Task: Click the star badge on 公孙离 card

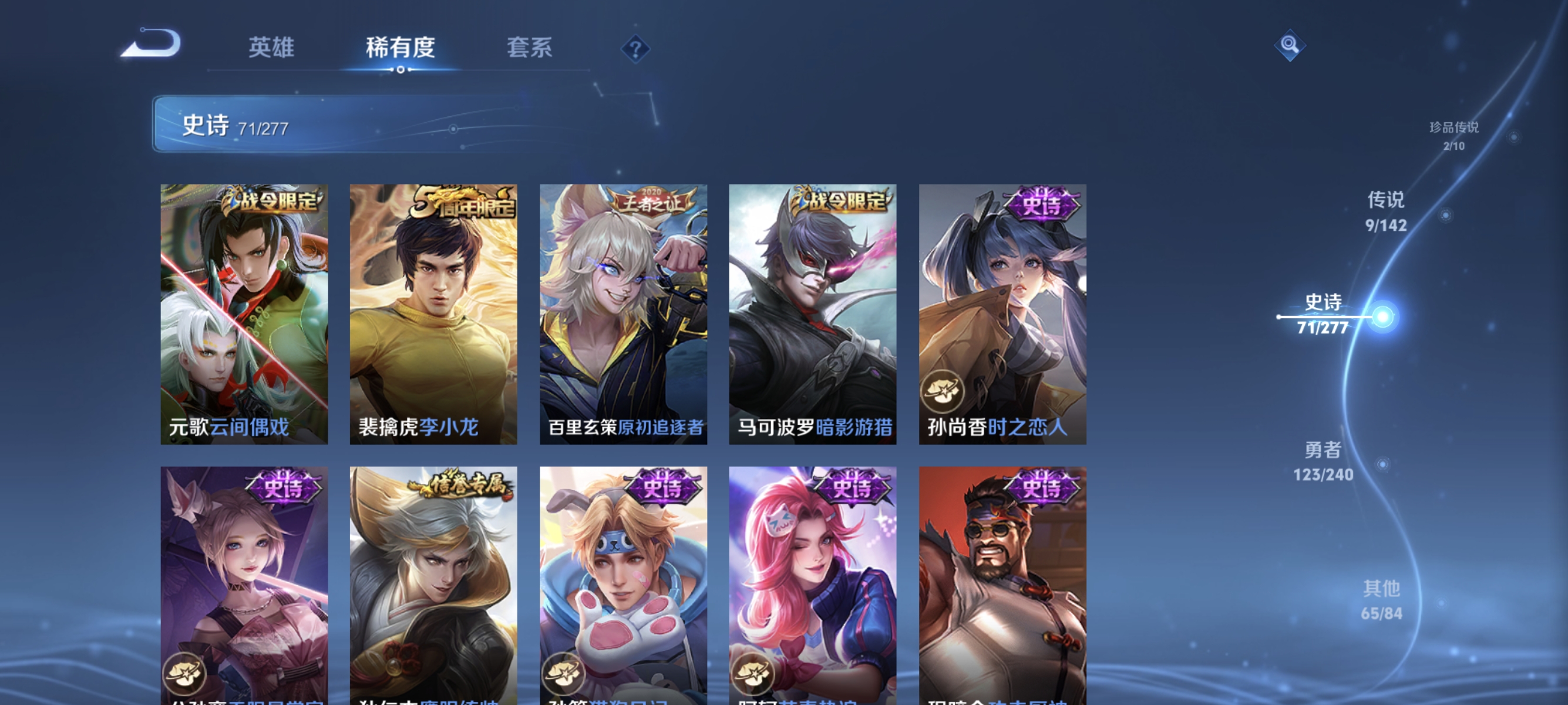Action: pos(184,674)
